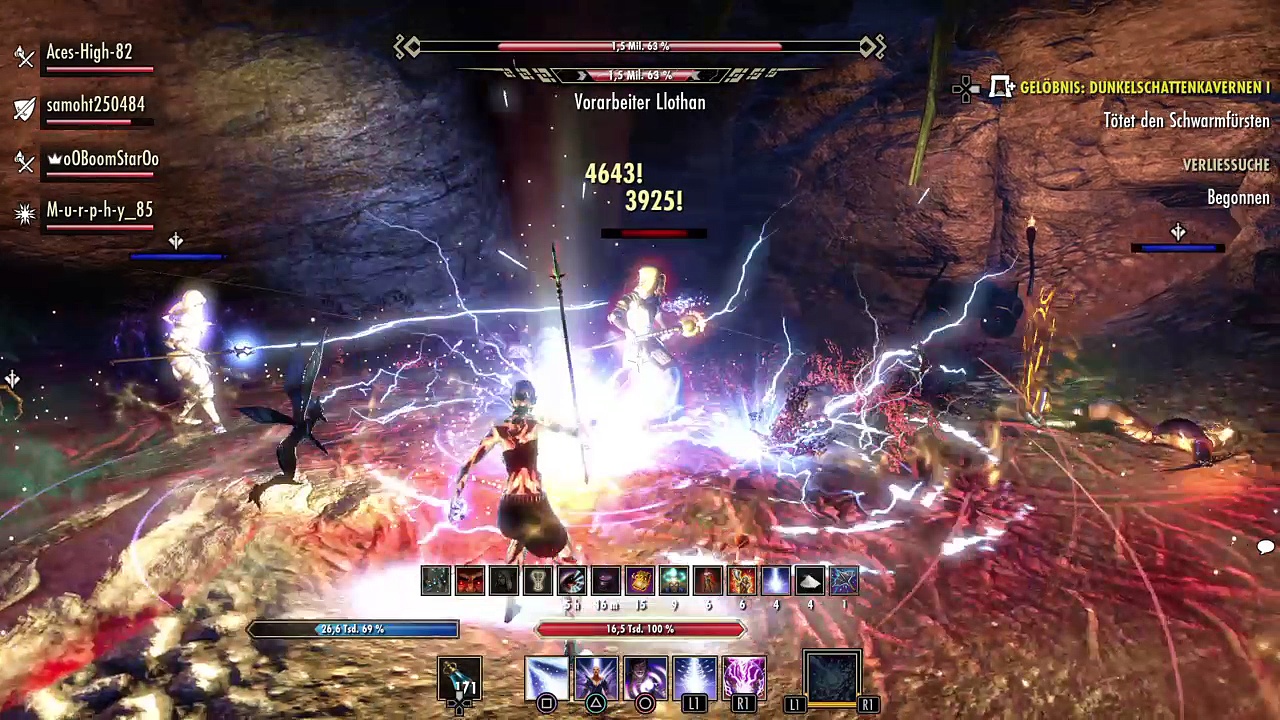Select group member Aces-High-82
Viewport: 1280px width, 720px height.
click(89, 53)
